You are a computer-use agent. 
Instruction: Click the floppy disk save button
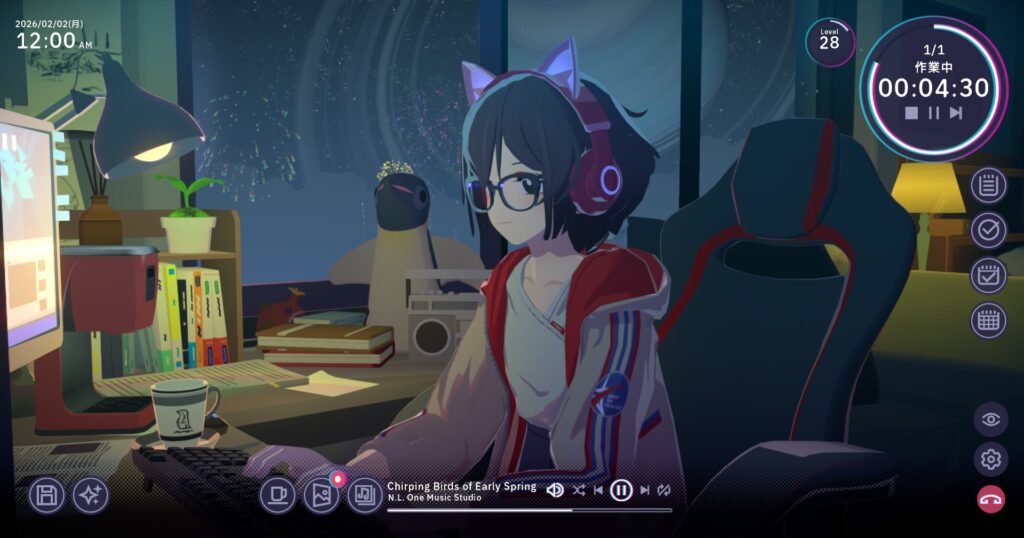46,495
